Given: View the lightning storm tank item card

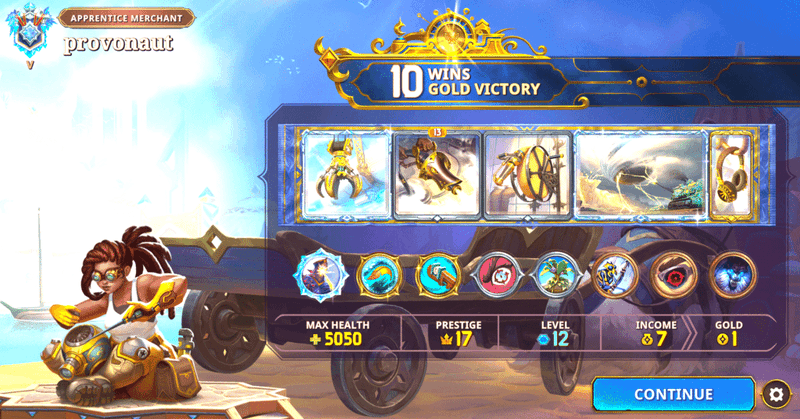Looking at the screenshot, I should click(x=640, y=174).
